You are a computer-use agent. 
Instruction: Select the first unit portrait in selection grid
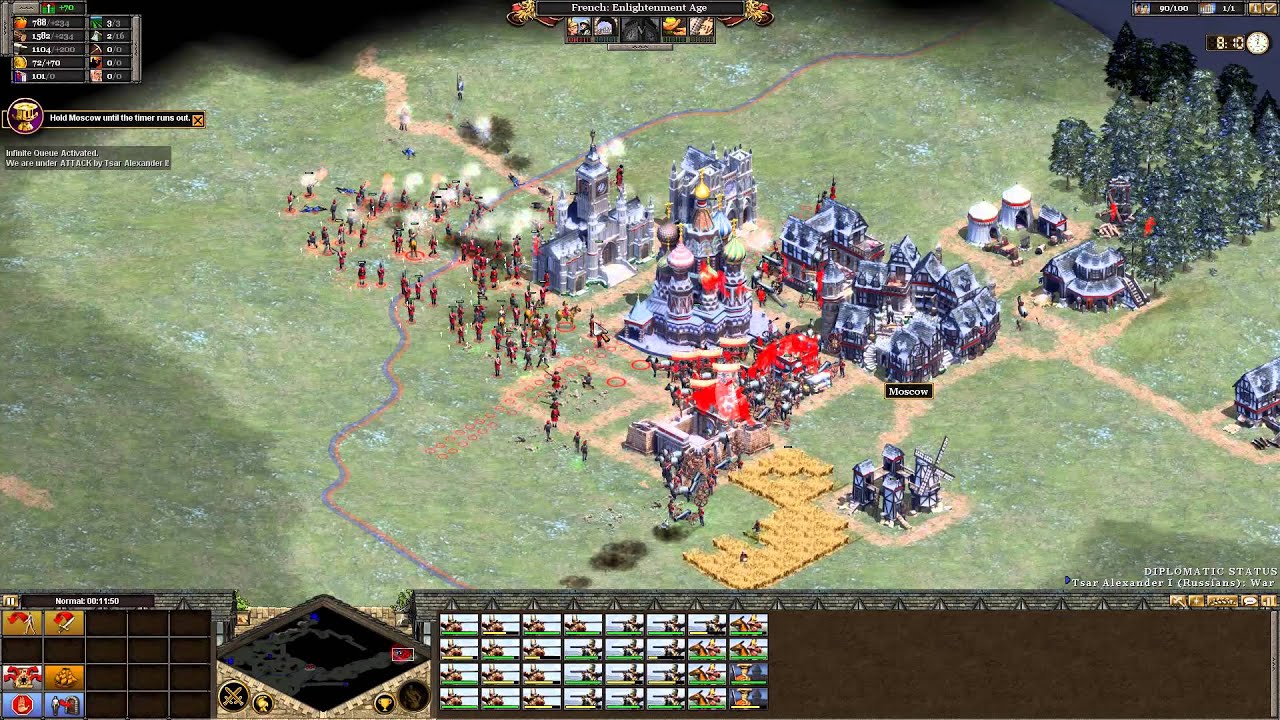click(459, 625)
